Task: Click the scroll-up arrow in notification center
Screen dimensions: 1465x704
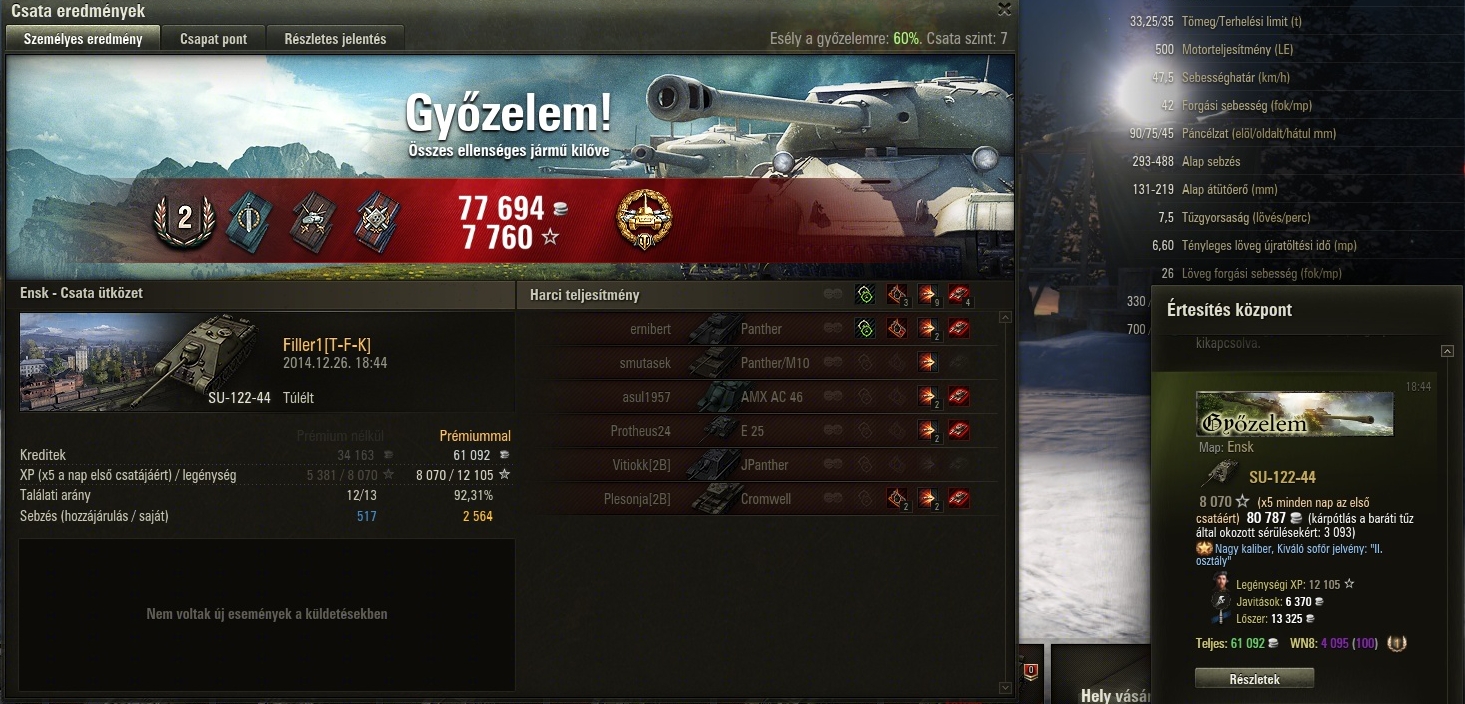Action: (x=1446, y=351)
